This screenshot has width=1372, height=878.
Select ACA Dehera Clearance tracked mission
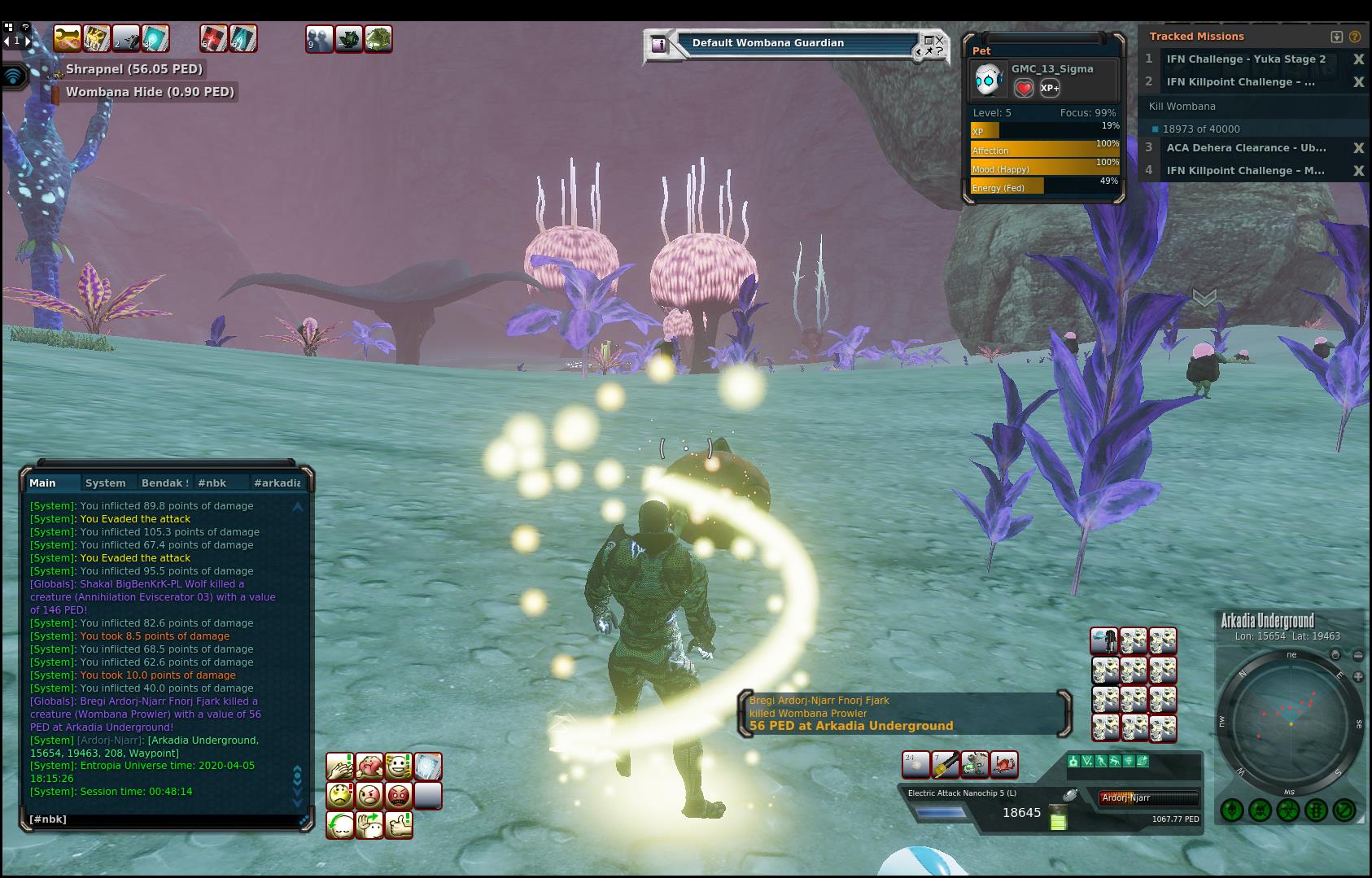[1246, 148]
